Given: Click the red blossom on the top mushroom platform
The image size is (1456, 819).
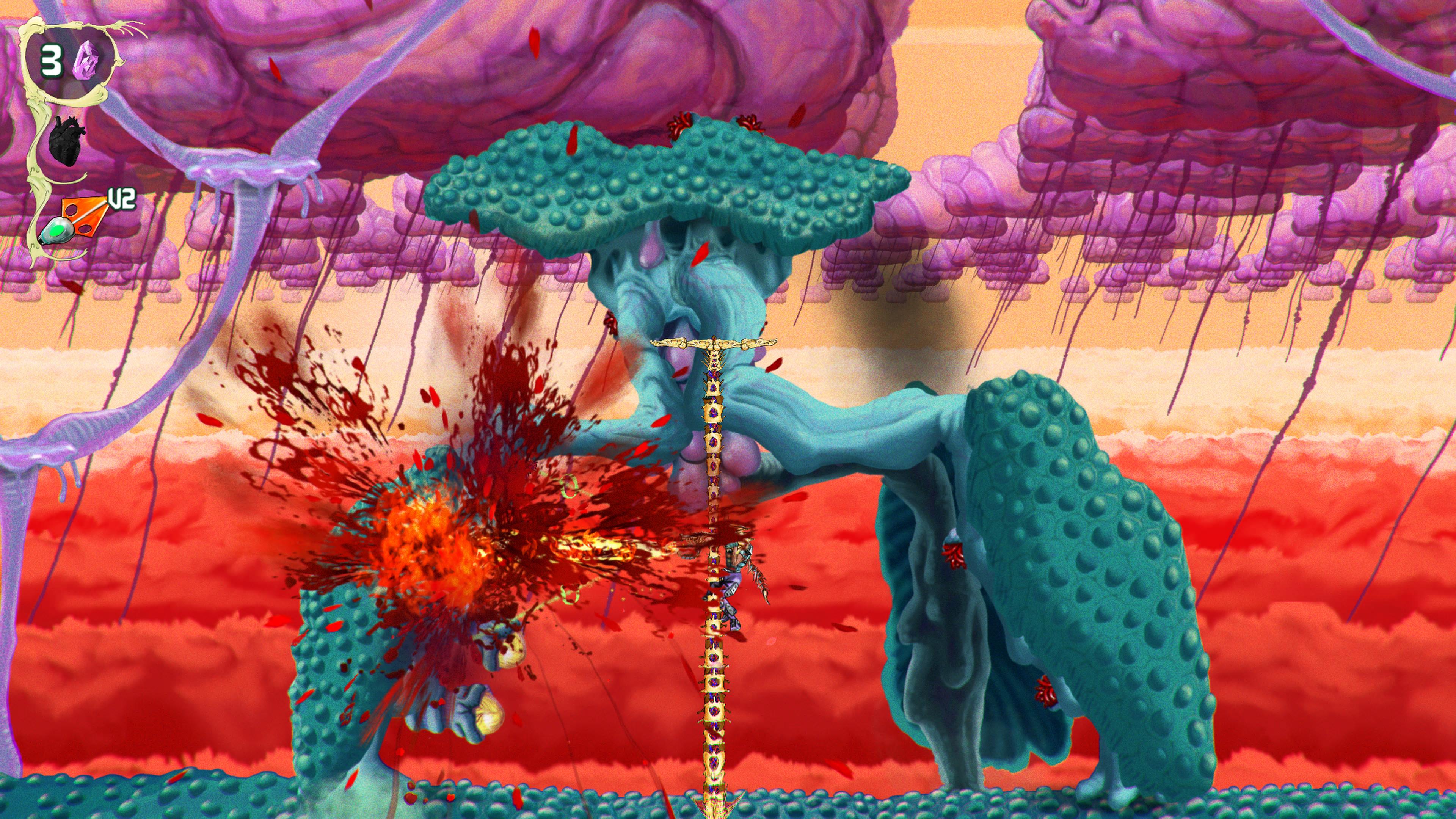Looking at the screenshot, I should click(x=679, y=126).
